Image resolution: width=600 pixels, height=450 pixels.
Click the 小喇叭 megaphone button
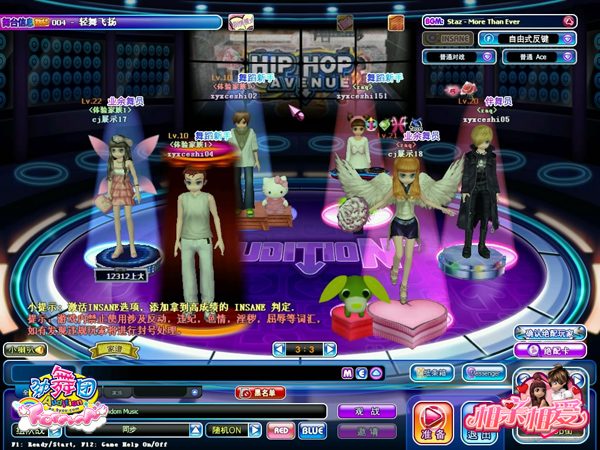[24, 349]
